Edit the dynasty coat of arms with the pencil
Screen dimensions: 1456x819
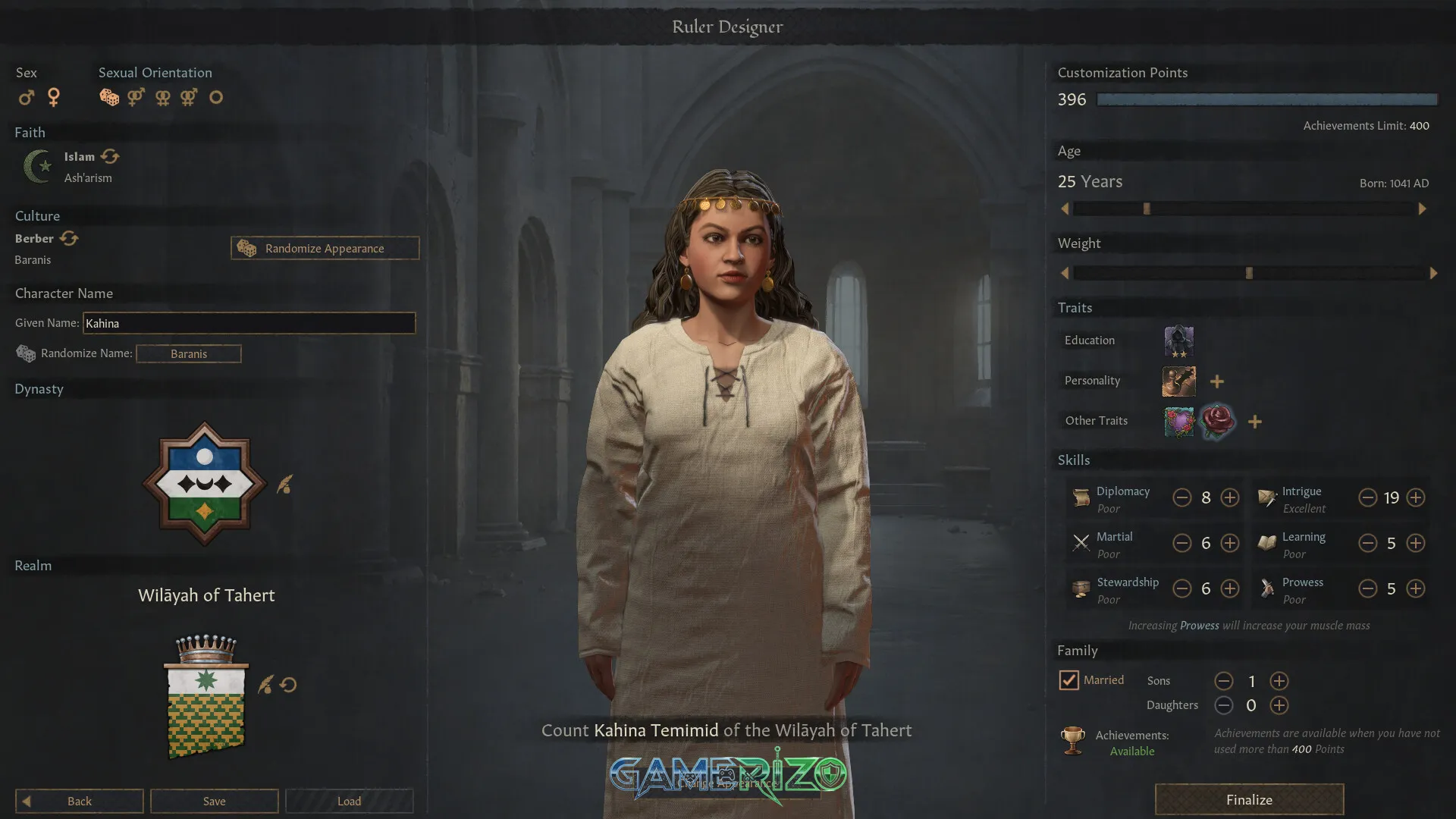(x=284, y=485)
